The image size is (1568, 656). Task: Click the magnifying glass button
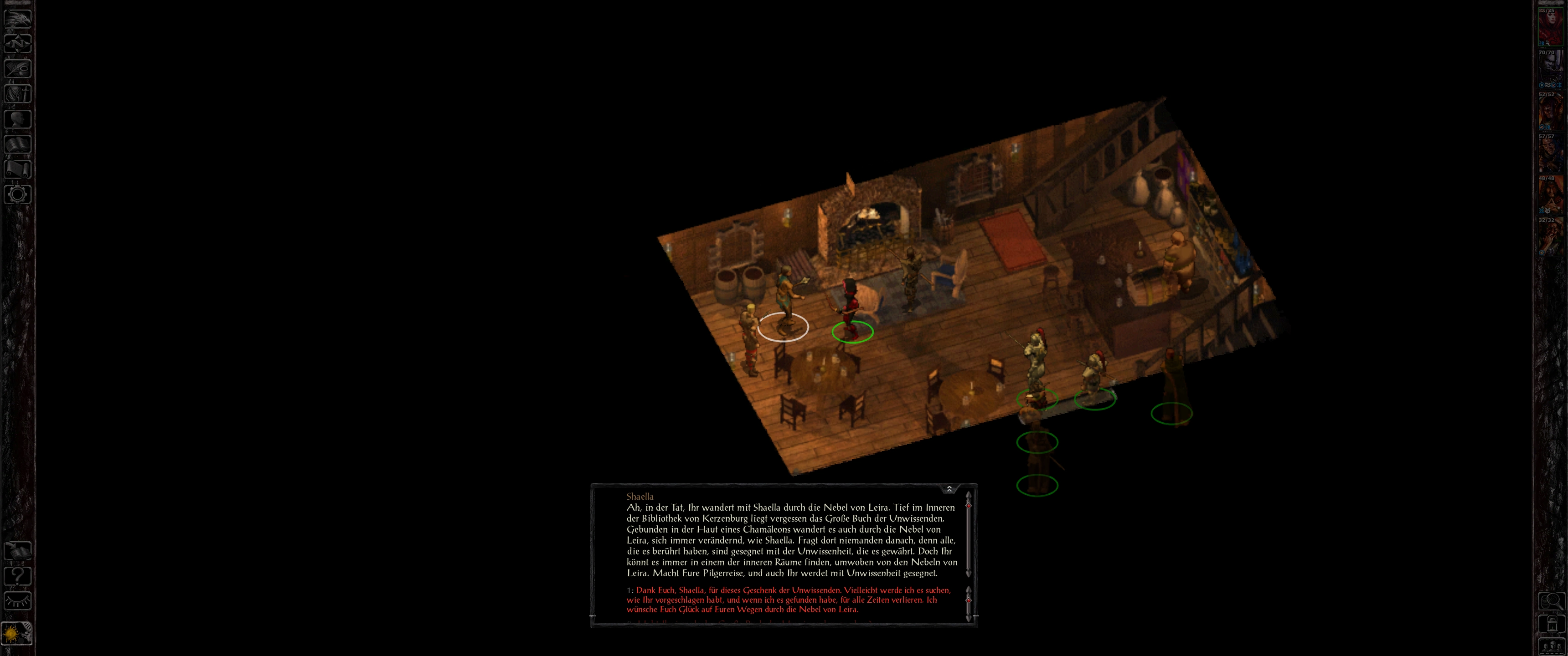point(1551,602)
